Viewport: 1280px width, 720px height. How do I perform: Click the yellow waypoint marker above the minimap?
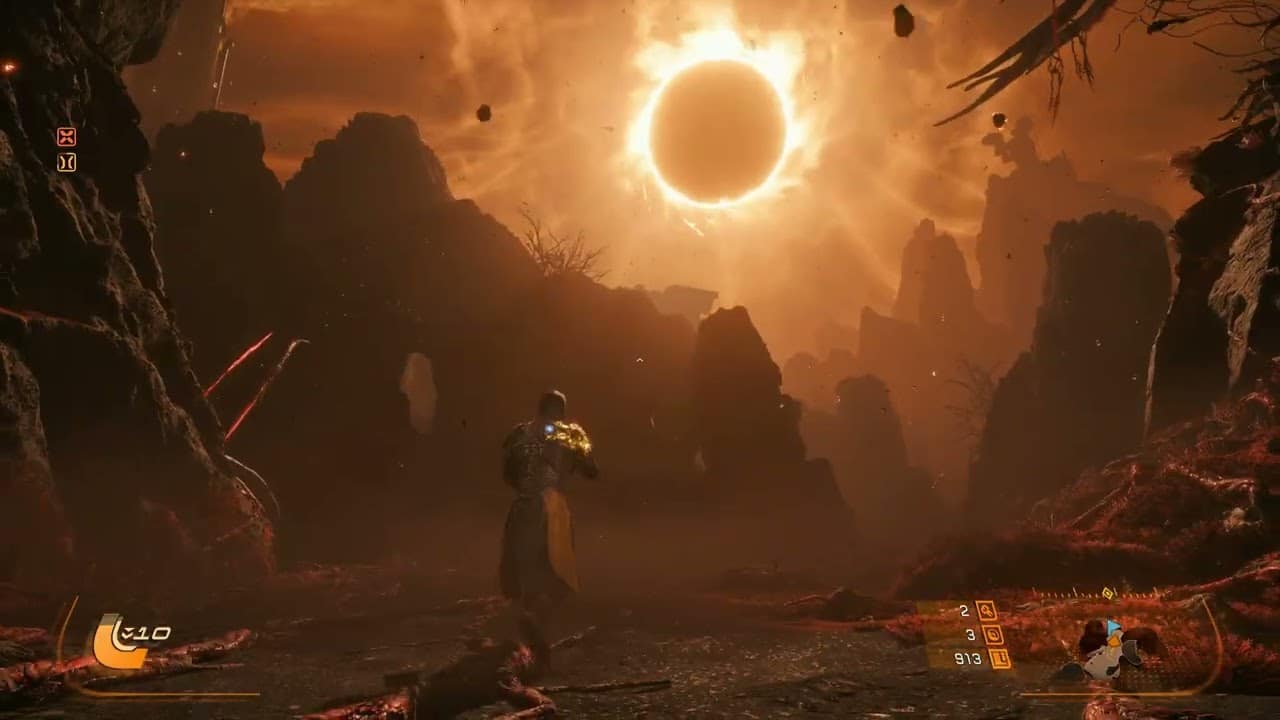[1107, 592]
